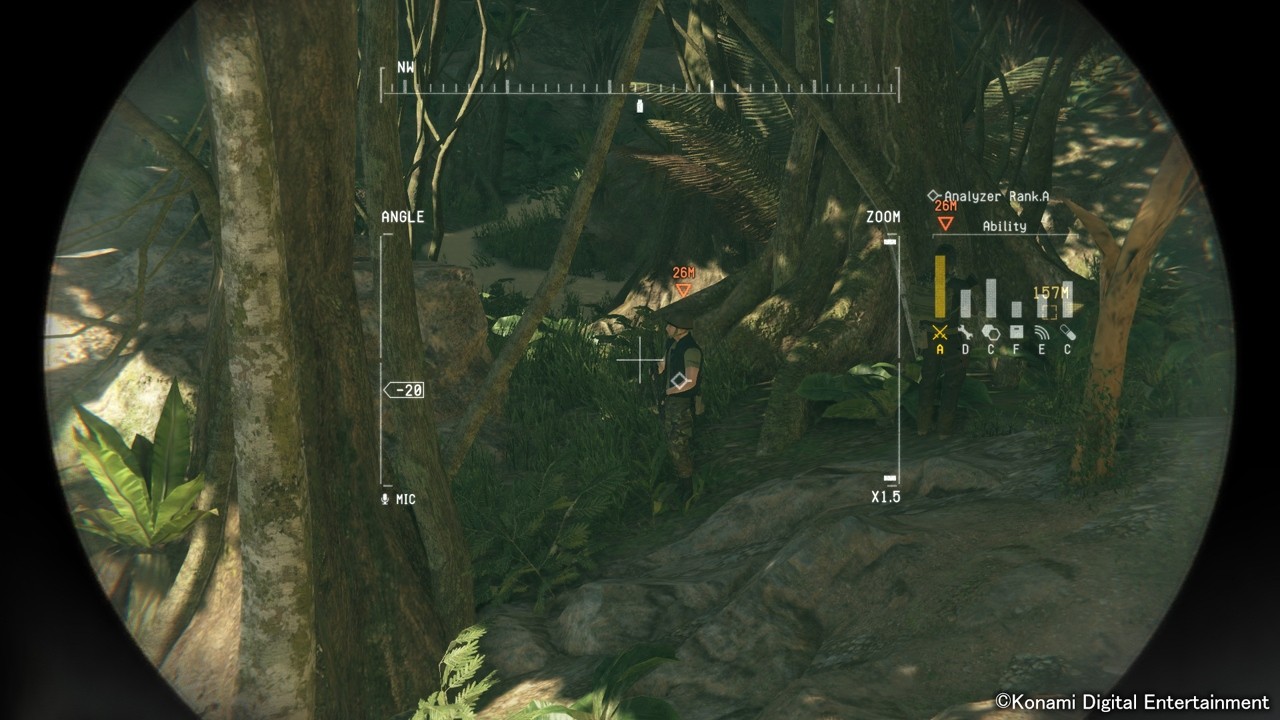Select the Medical pill stat icon
Viewport: 1280px width, 720px height.
[1068, 331]
